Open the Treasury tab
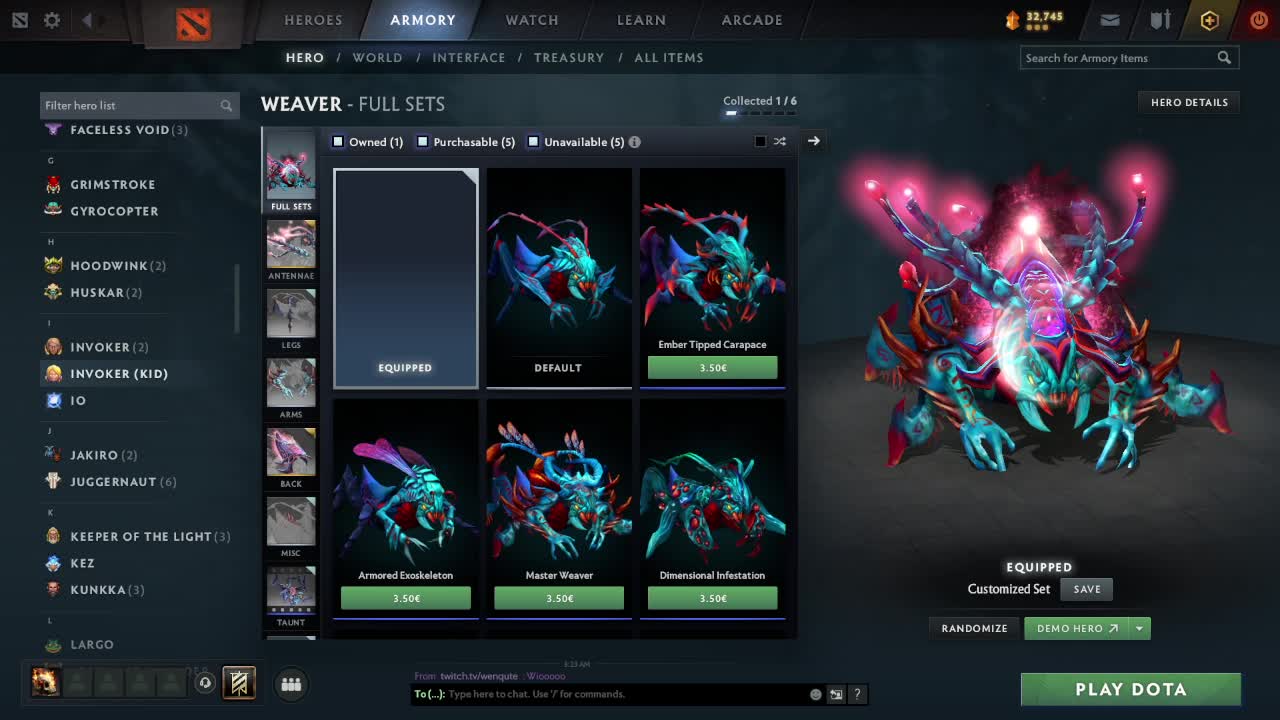The width and height of the screenshot is (1280, 720). [x=569, y=58]
